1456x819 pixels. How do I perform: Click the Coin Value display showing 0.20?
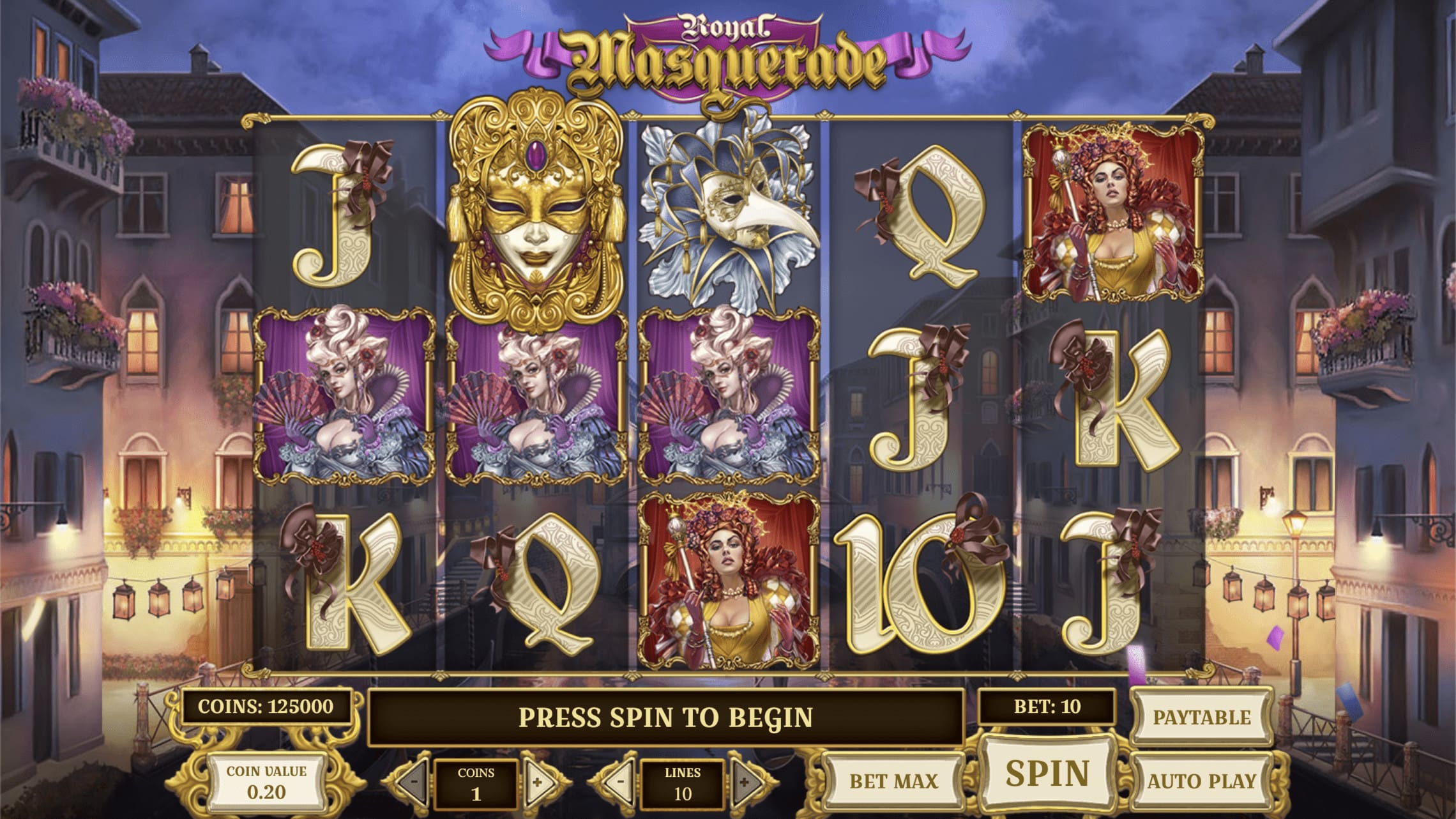pyautogui.click(x=268, y=781)
